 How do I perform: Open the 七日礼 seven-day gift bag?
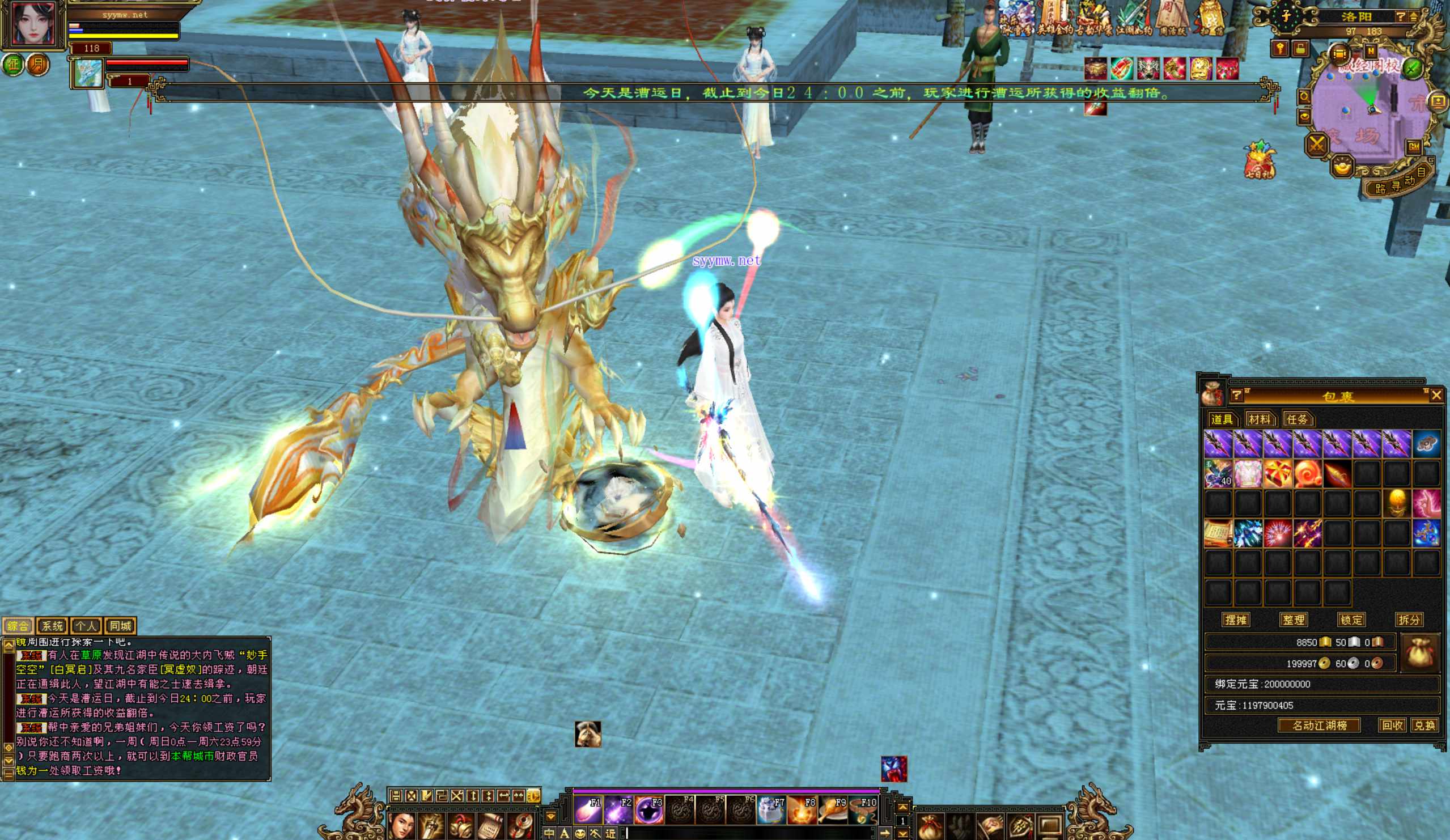1260,160
